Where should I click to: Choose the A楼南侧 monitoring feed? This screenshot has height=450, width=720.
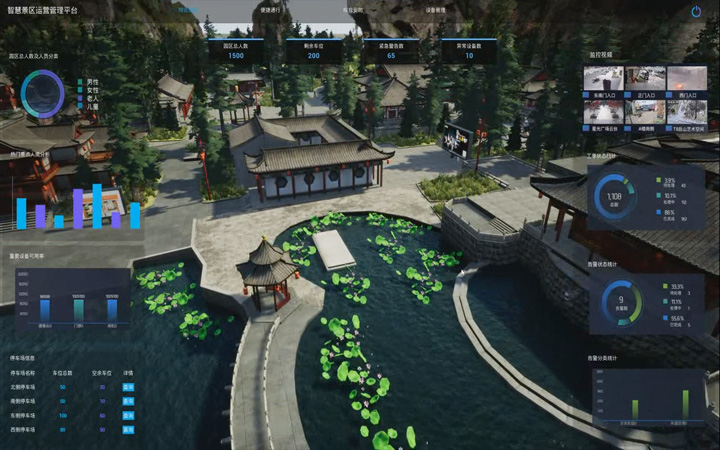click(645, 112)
